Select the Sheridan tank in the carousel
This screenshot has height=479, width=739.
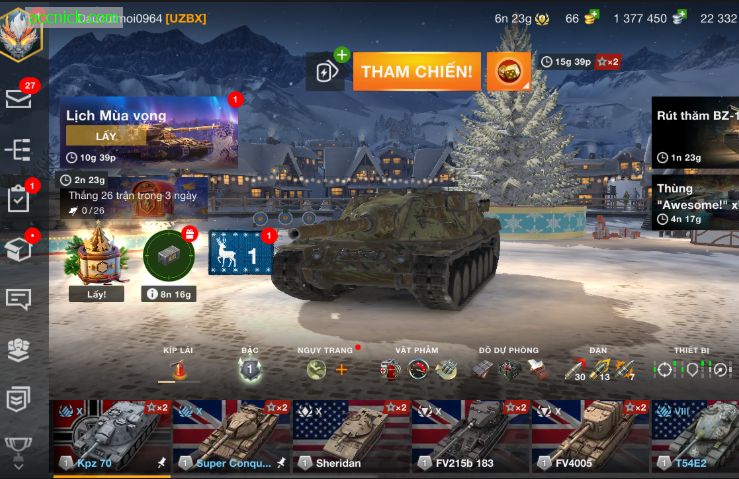coord(350,434)
